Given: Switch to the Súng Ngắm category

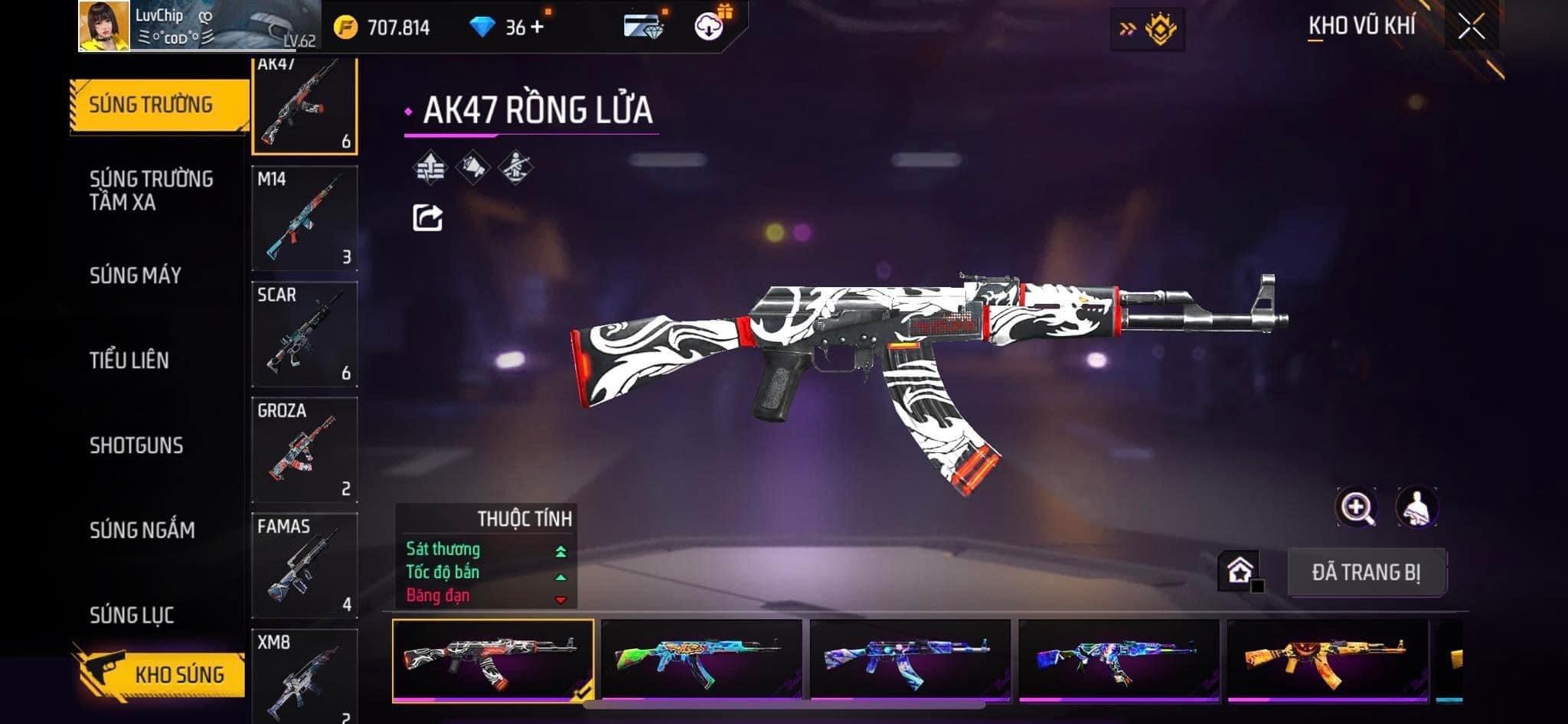Looking at the screenshot, I should pos(142,530).
